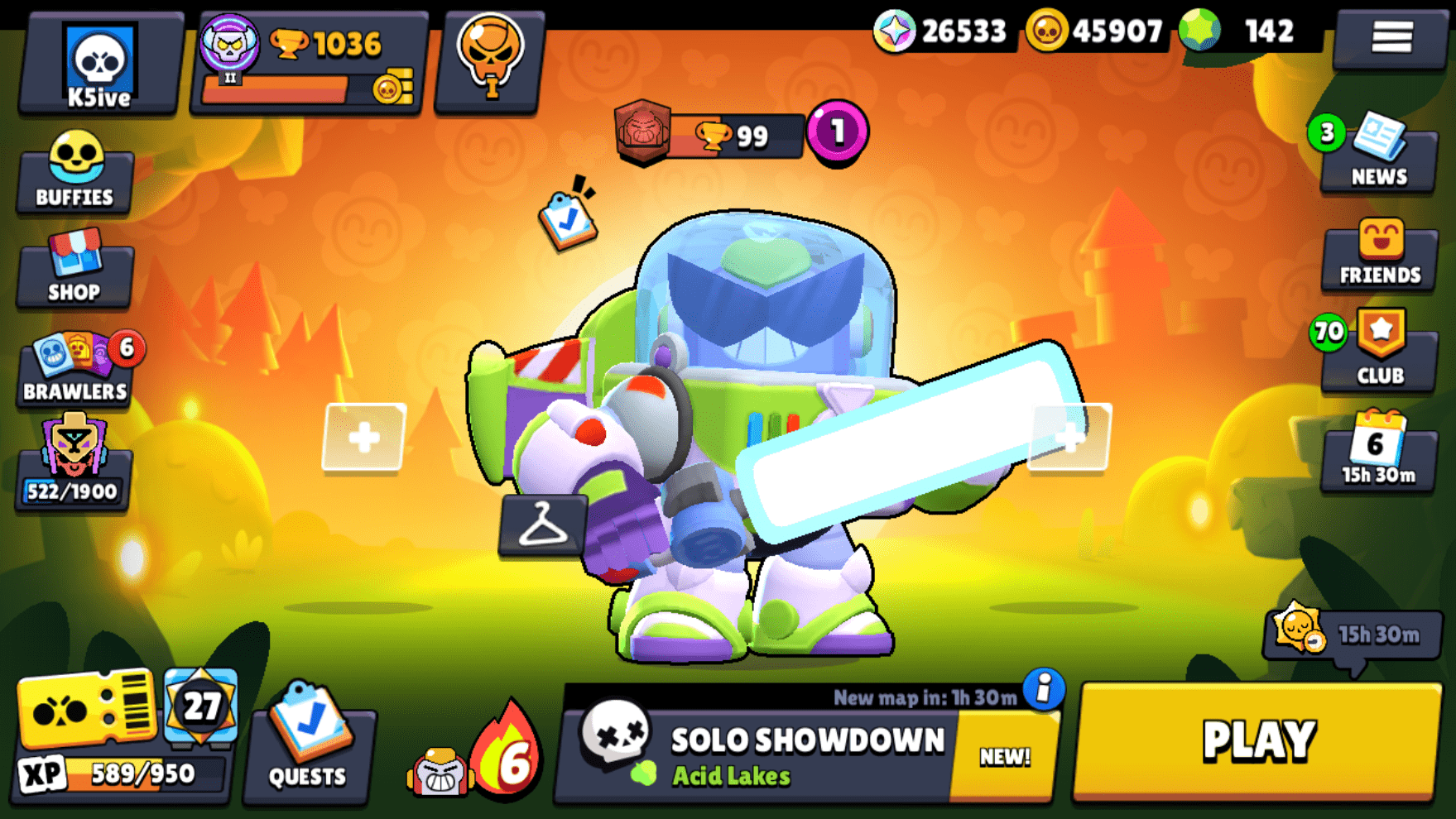Switch brawler using the left arrow
The height and width of the screenshot is (819, 1456).
[x=364, y=438]
